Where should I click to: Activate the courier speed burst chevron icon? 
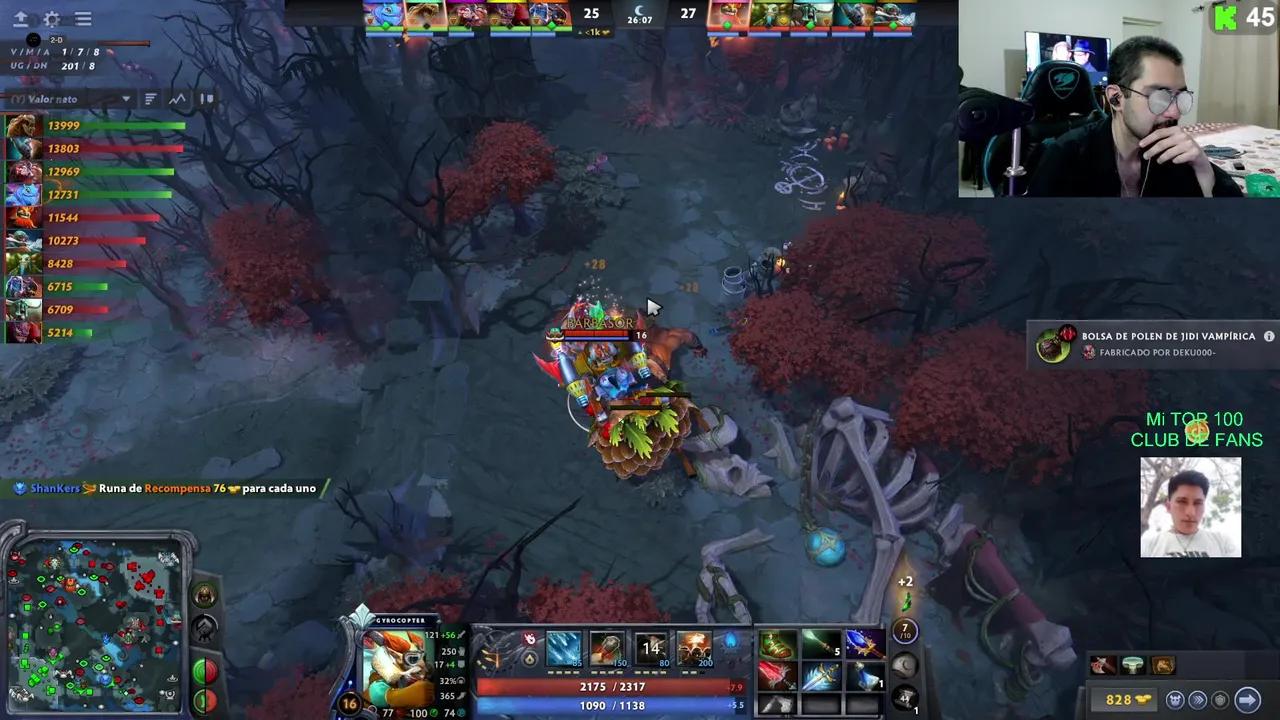point(1198,699)
